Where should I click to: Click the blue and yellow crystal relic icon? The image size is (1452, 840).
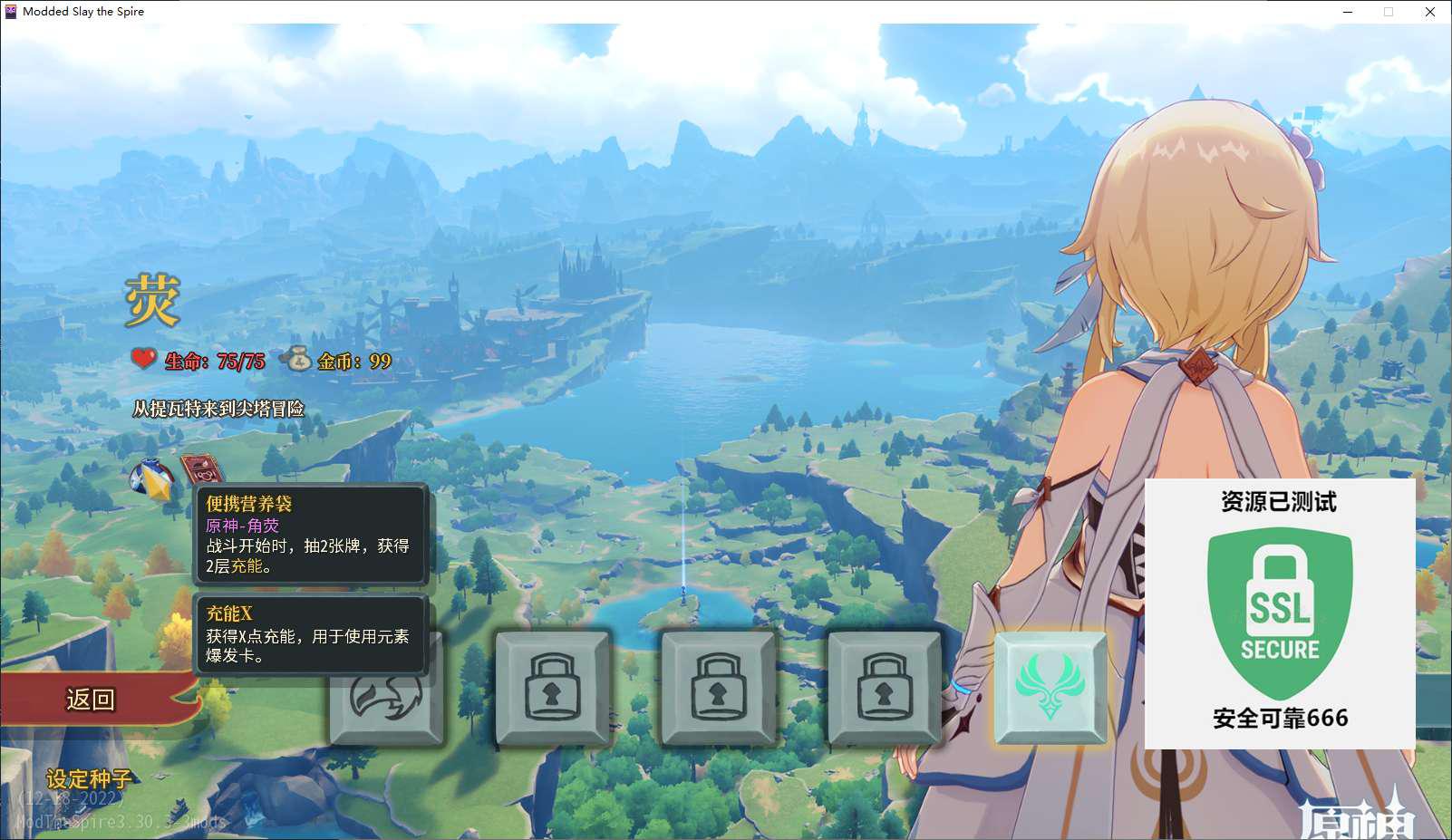click(x=152, y=478)
